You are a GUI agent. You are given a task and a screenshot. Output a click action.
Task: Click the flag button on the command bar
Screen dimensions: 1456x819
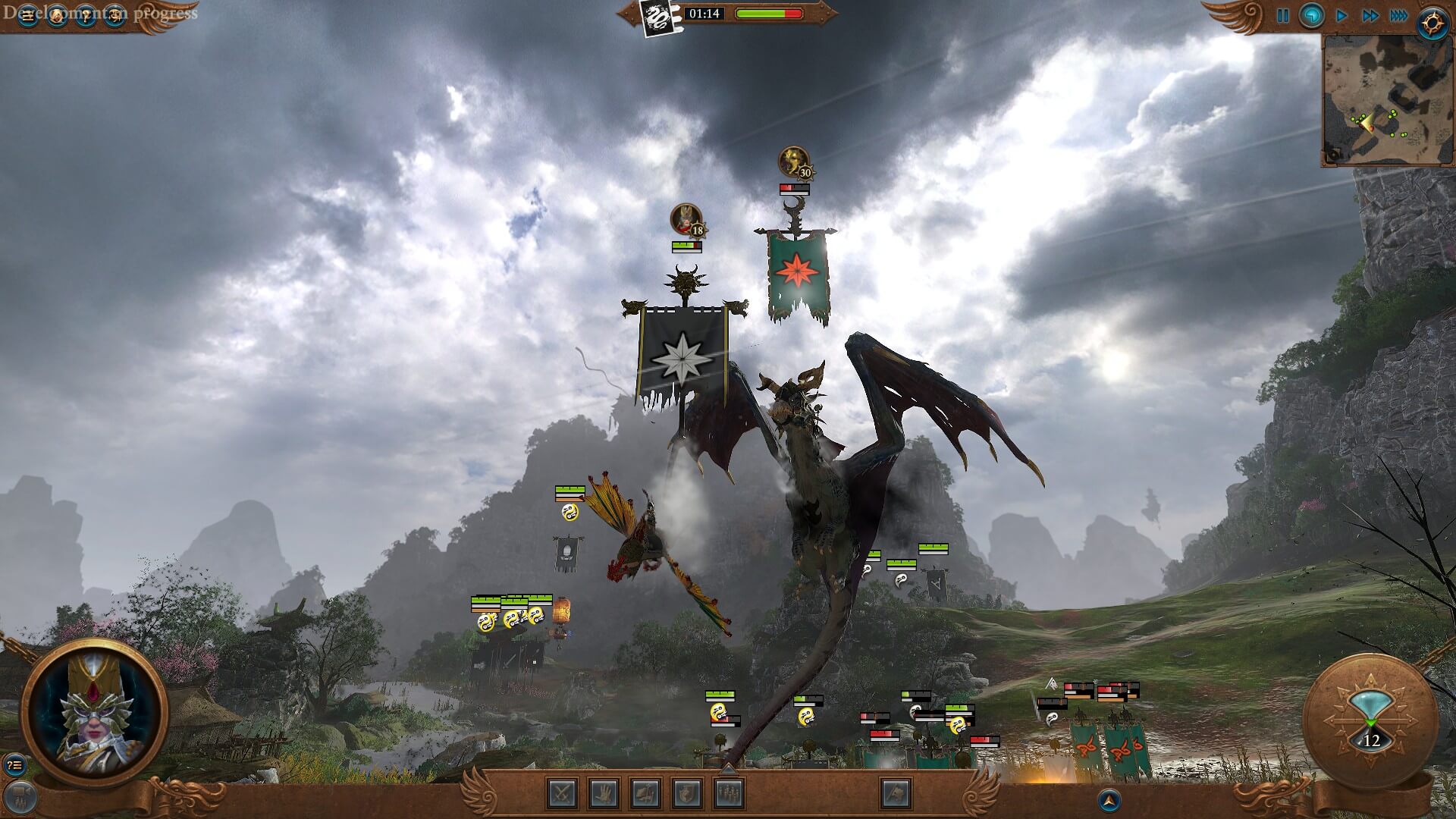point(896,793)
